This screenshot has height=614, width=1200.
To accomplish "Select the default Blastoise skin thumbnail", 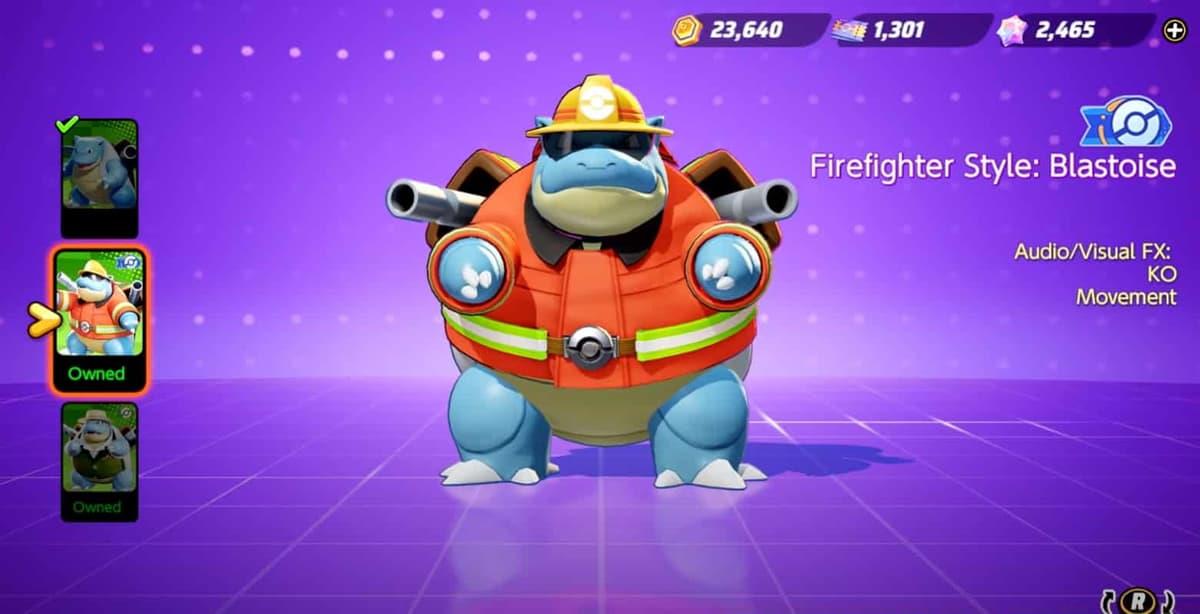I will click(x=99, y=174).
